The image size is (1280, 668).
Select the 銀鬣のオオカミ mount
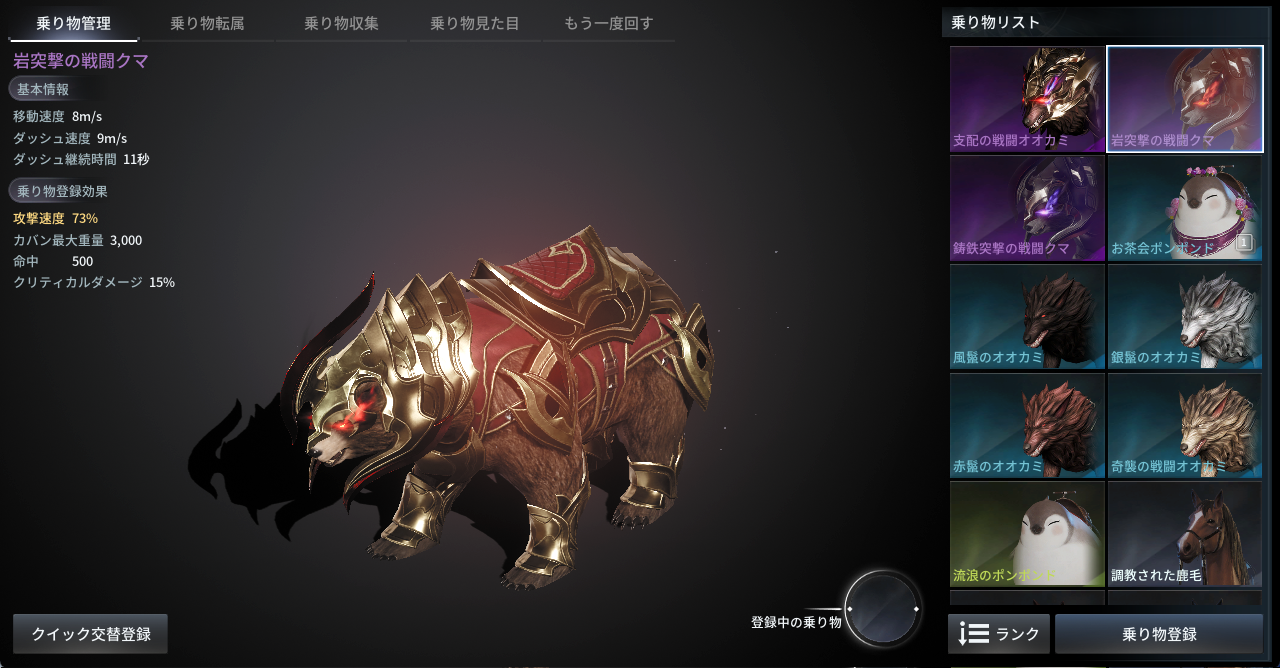pos(1185,317)
